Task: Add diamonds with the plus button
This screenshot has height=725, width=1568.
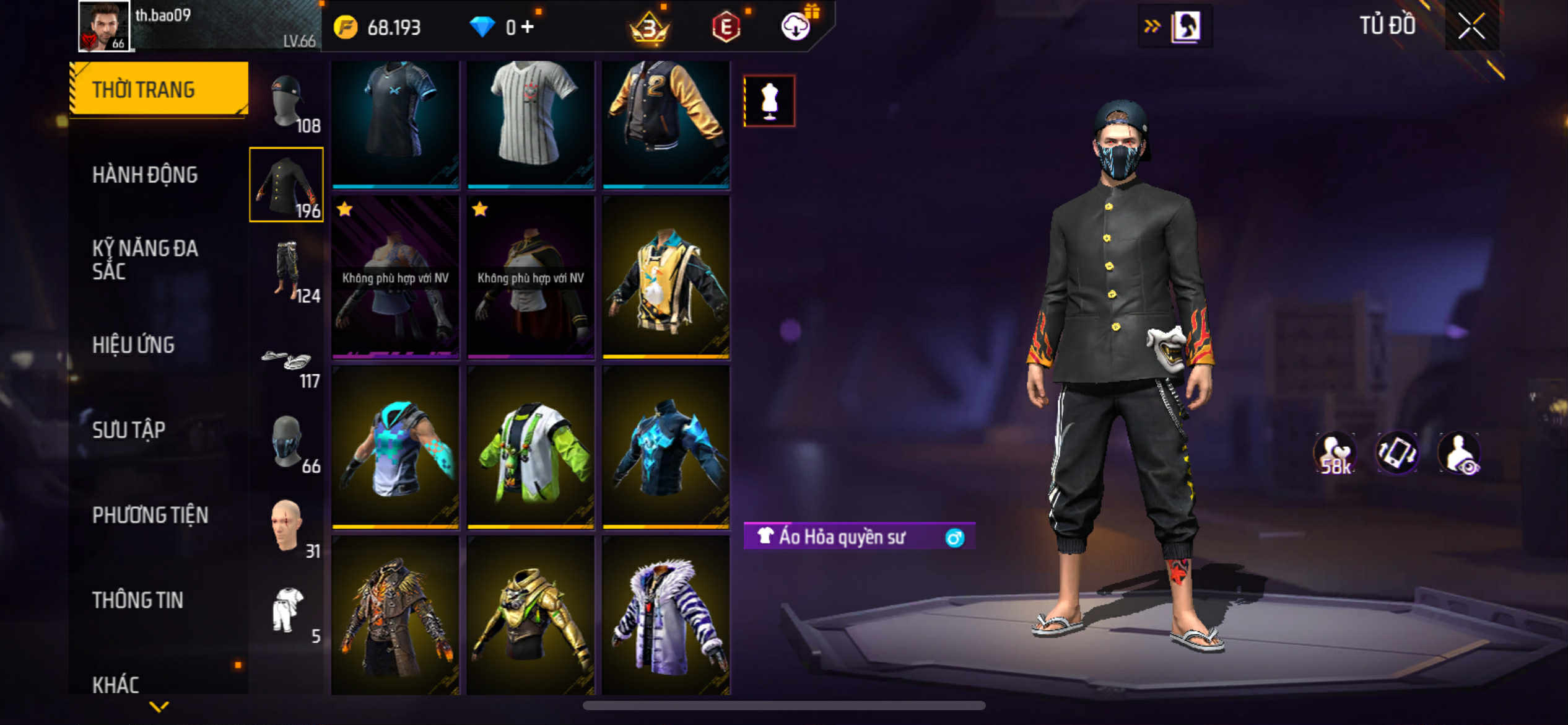Action: pyautogui.click(x=528, y=27)
